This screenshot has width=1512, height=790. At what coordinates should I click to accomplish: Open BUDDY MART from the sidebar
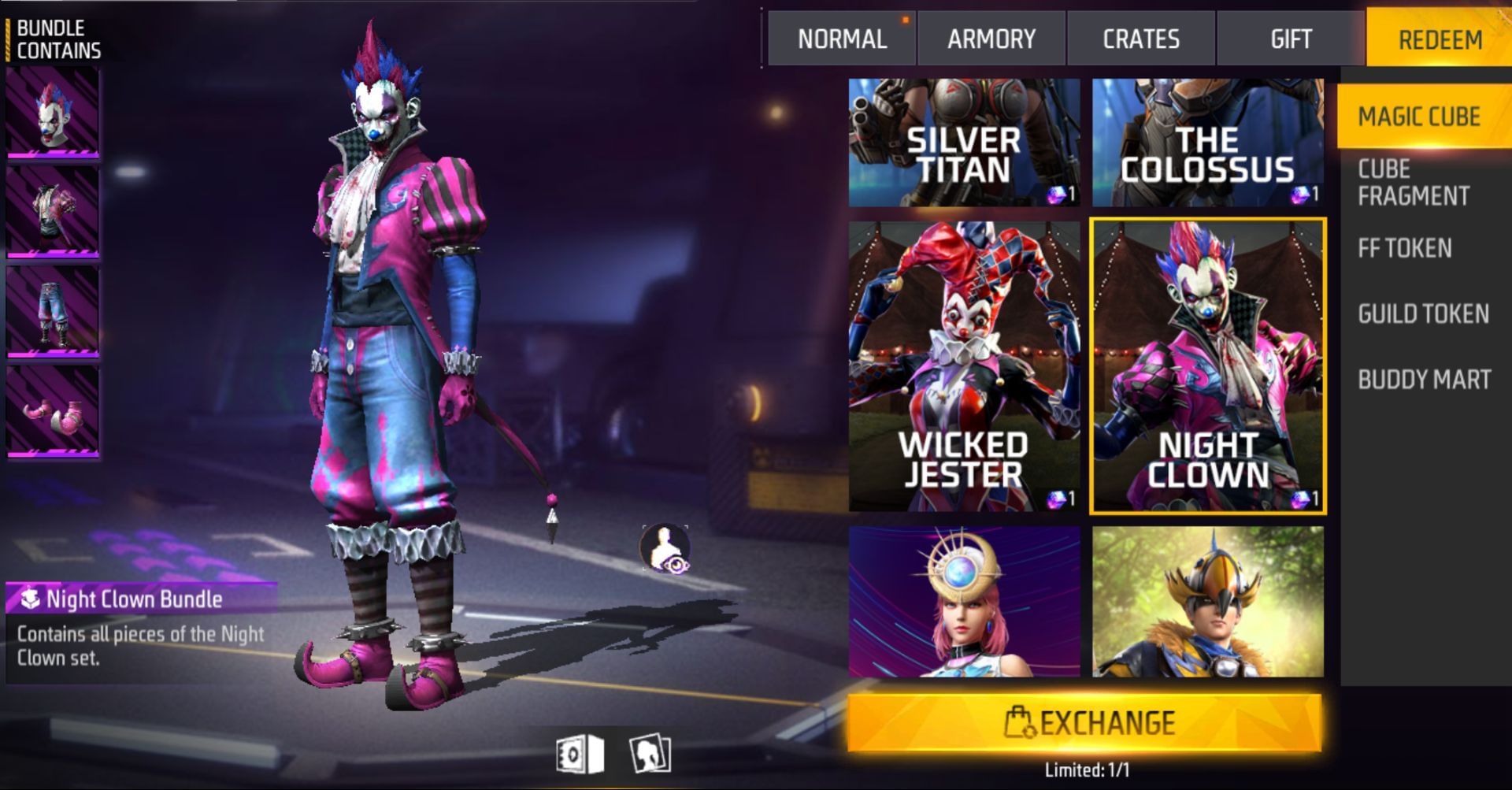click(x=1423, y=379)
